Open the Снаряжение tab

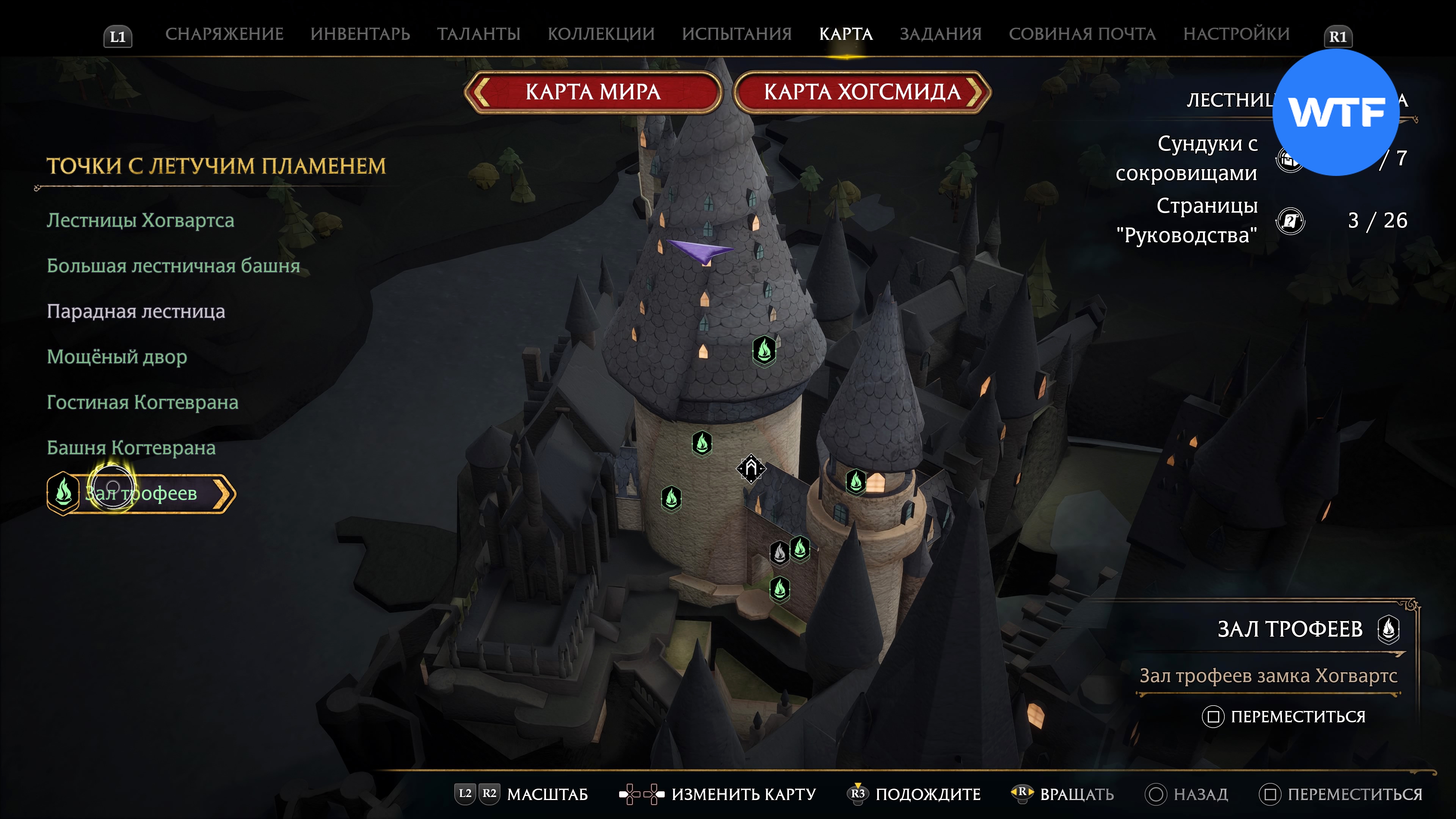224,34
